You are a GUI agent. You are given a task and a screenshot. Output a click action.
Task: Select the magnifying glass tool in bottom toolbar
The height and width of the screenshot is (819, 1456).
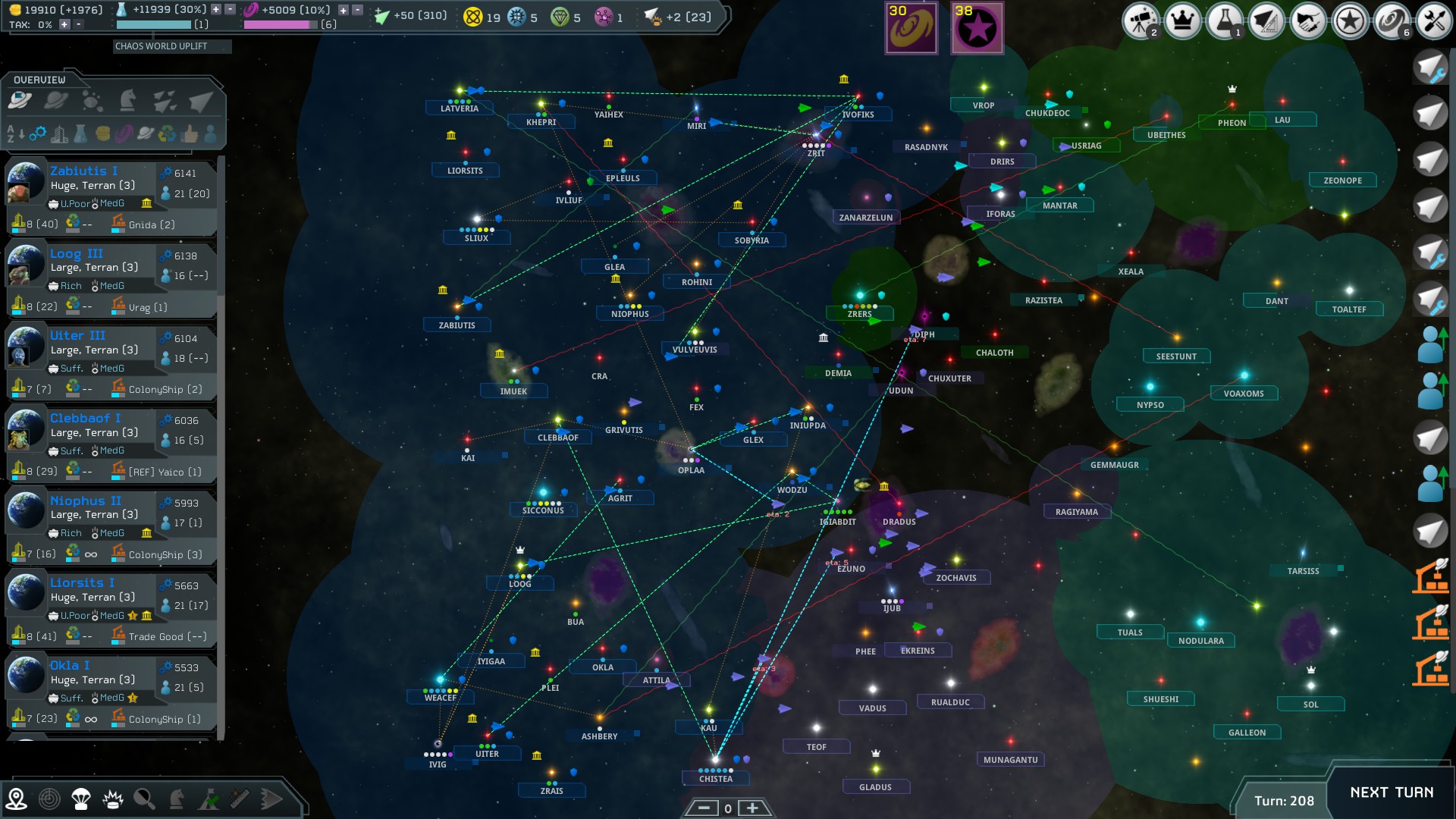tap(144, 799)
